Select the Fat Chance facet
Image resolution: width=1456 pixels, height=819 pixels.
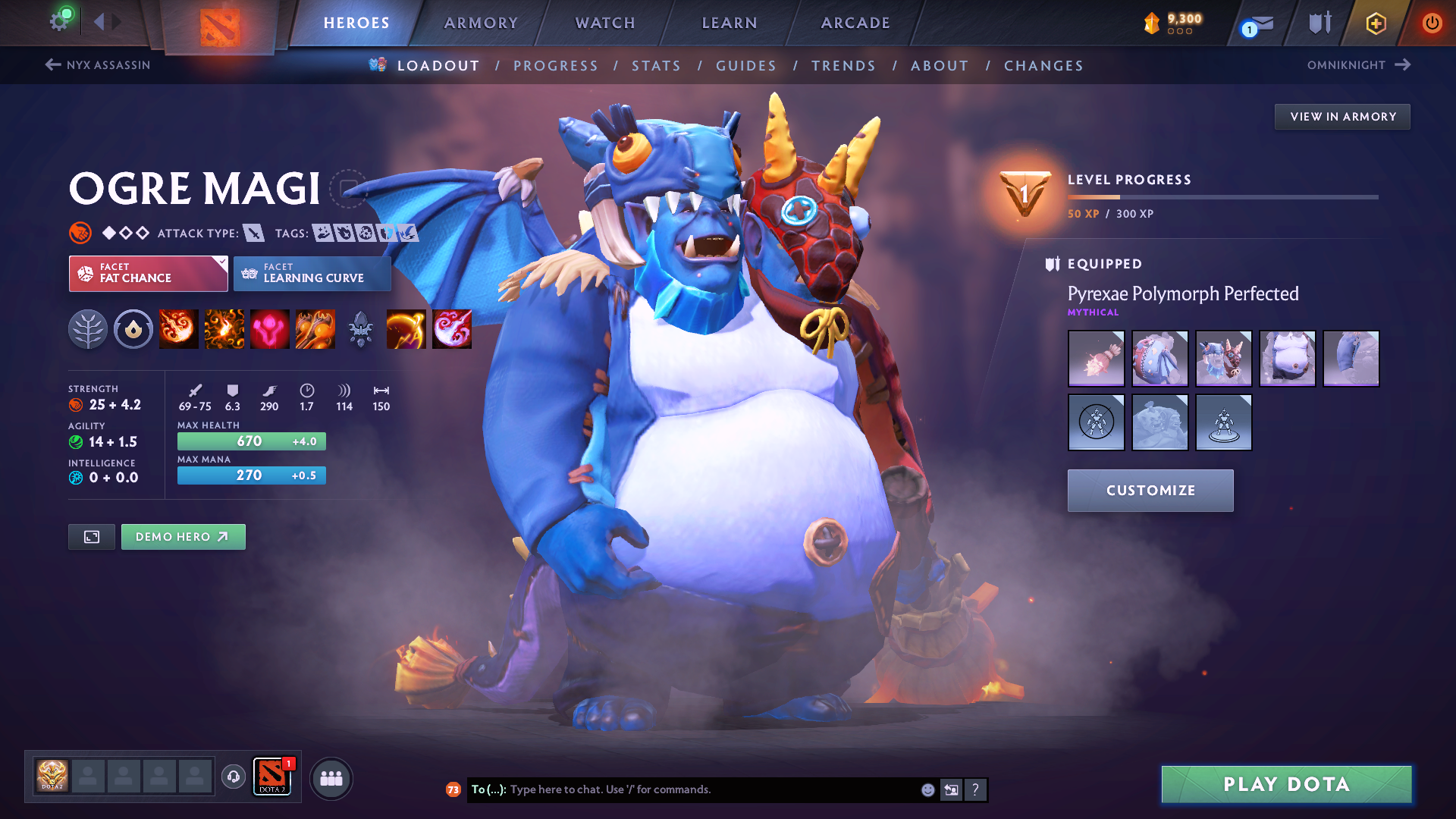pyautogui.click(x=148, y=273)
